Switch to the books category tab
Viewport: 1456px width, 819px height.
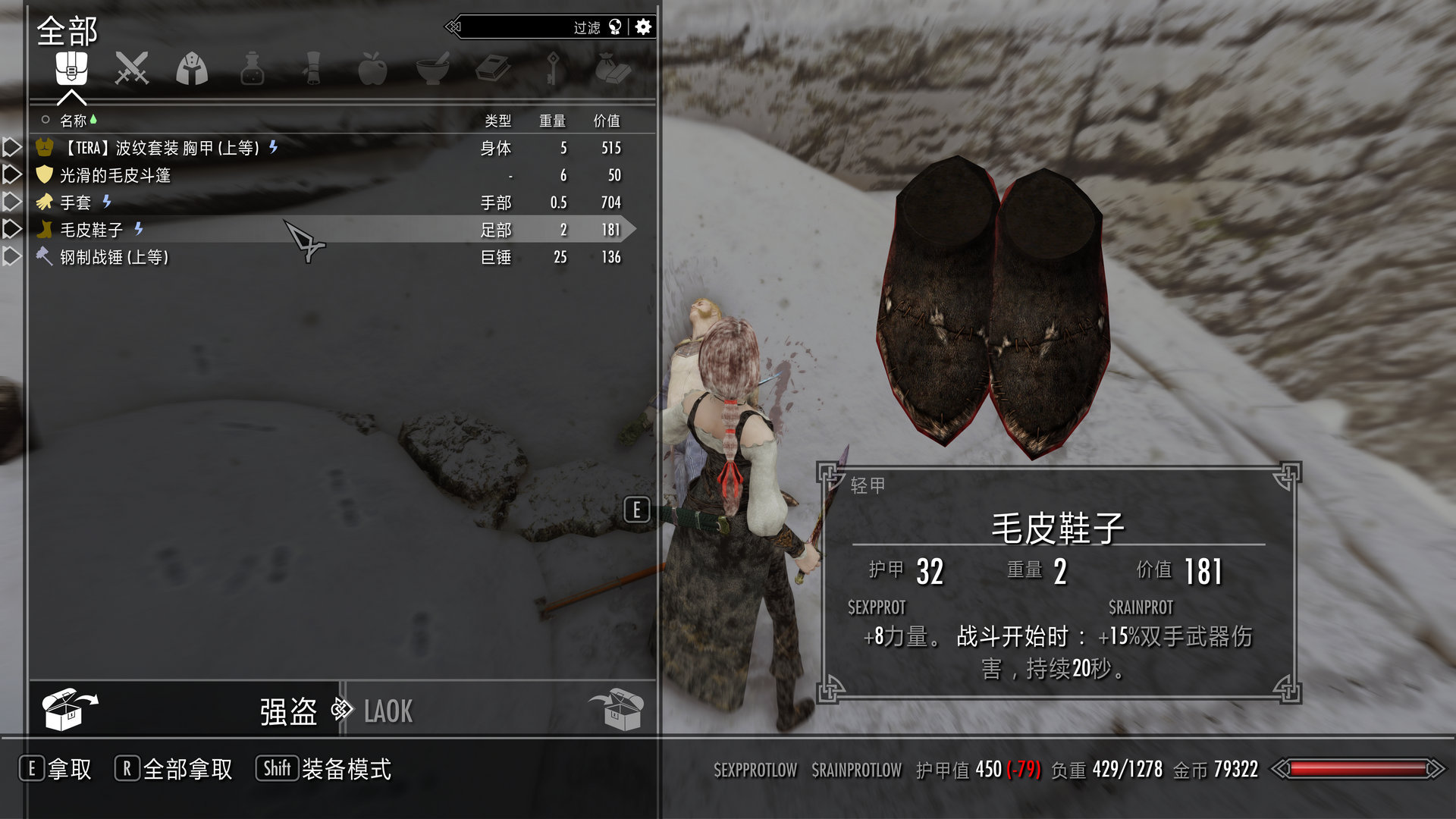493,69
